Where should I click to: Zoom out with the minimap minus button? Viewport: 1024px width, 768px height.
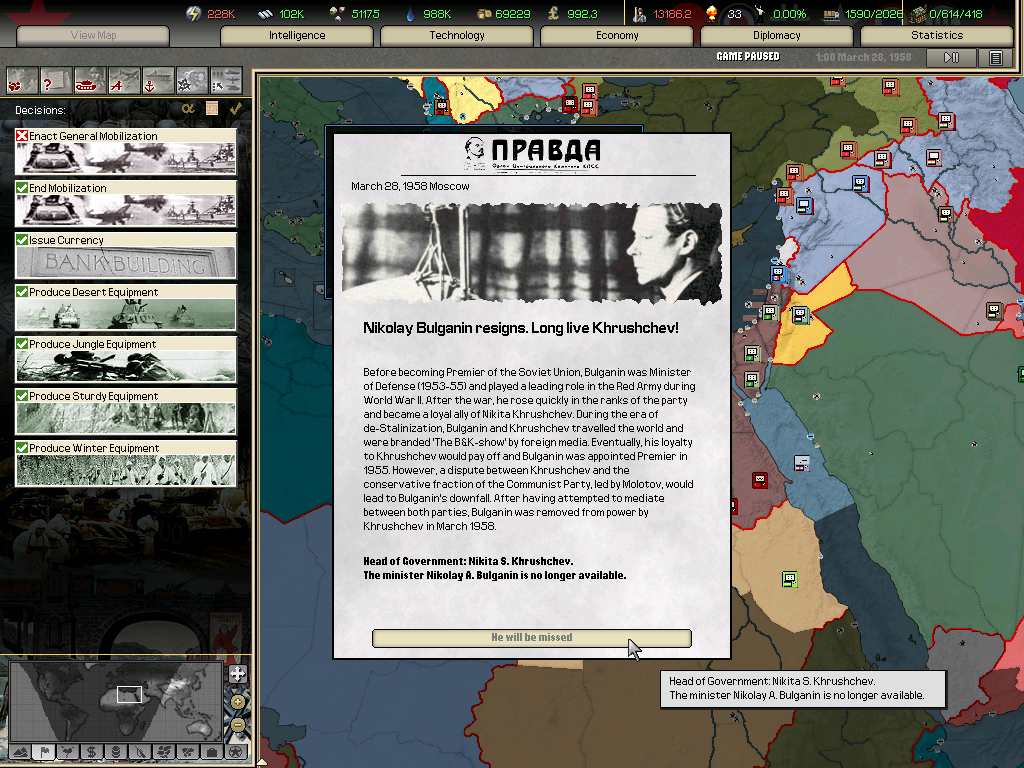(x=237, y=725)
